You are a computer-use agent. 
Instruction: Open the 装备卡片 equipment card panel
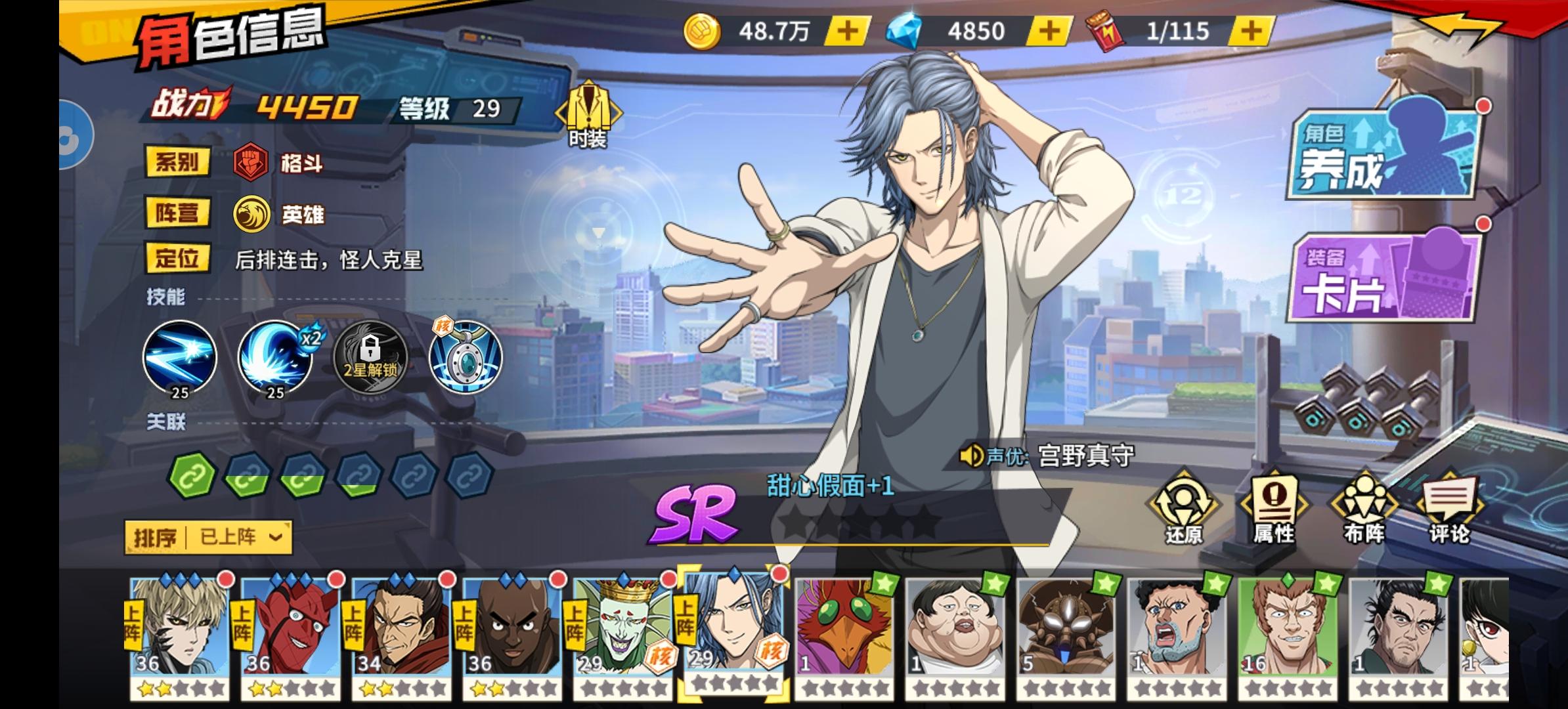pyautogui.click(x=1384, y=279)
